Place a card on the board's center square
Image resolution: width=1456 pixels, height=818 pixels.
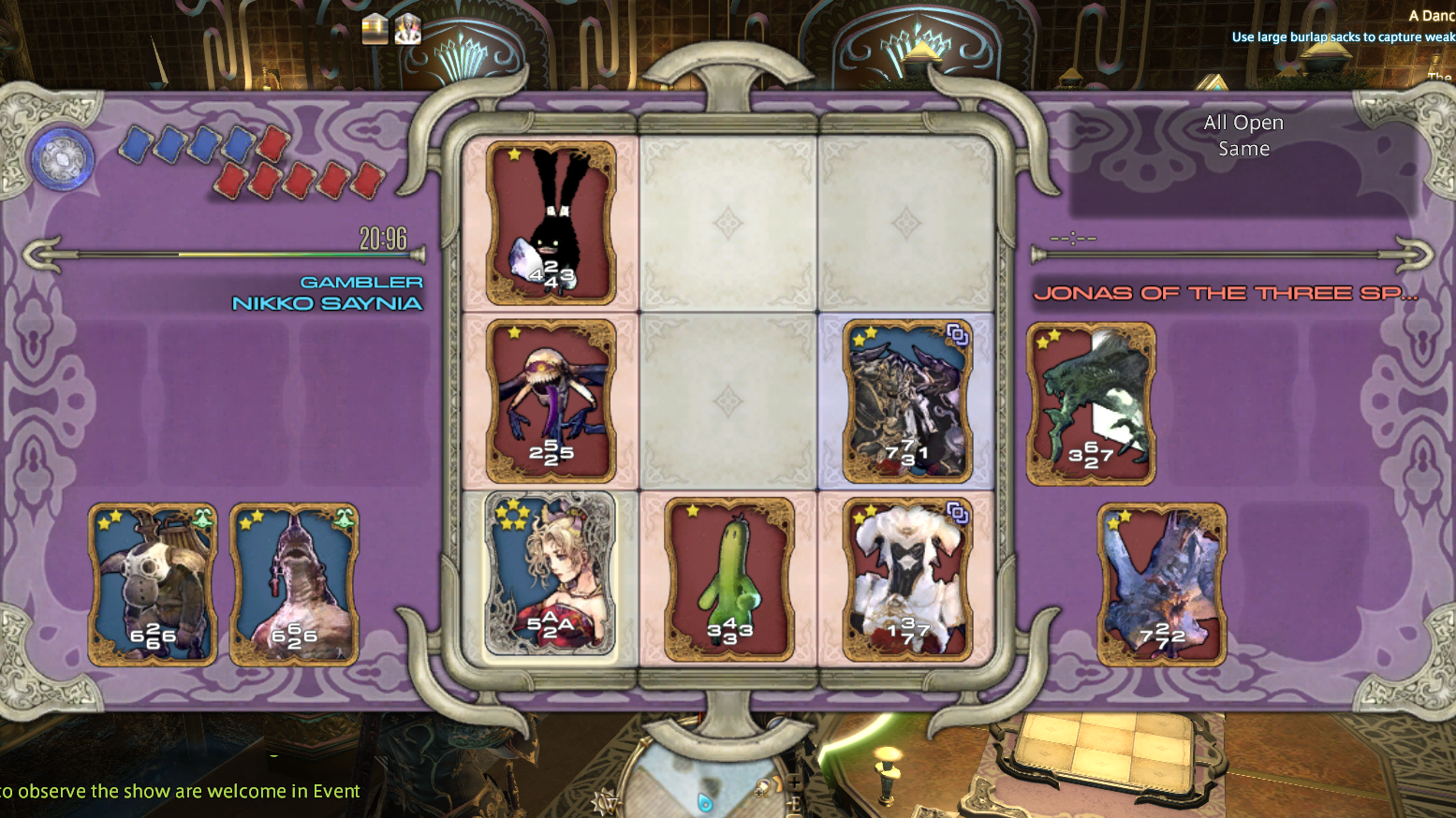pos(728,401)
